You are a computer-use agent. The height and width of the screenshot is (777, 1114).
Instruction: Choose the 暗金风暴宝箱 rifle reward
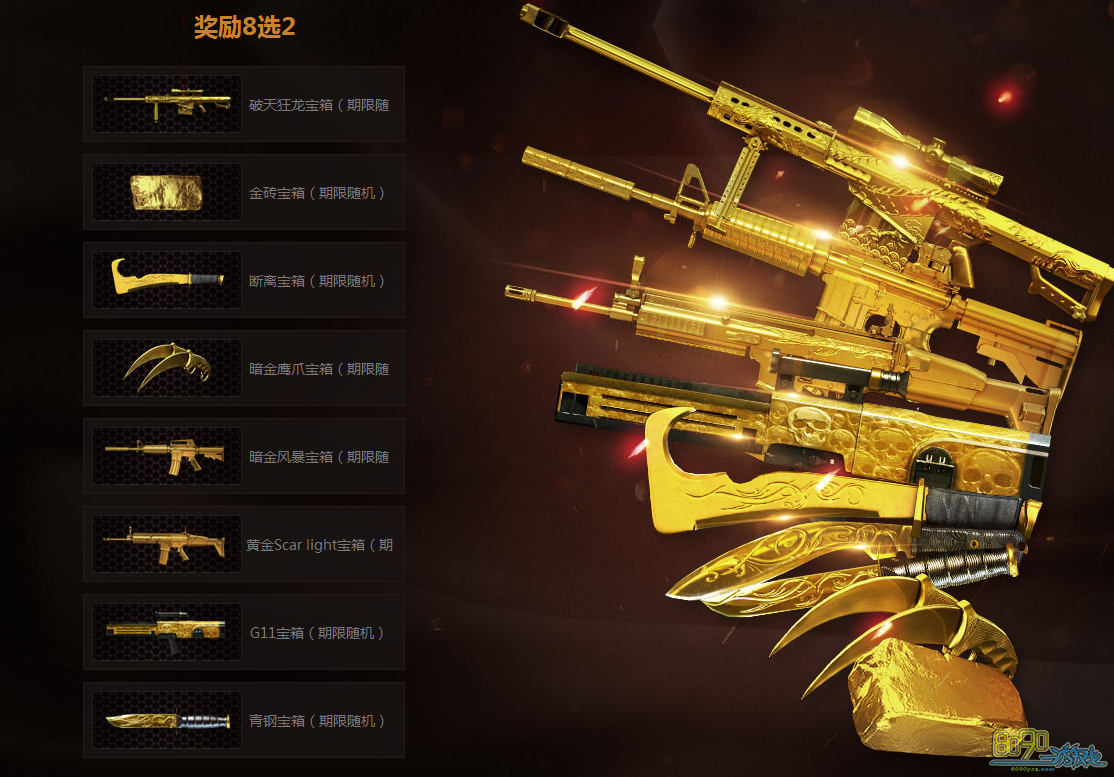243,456
